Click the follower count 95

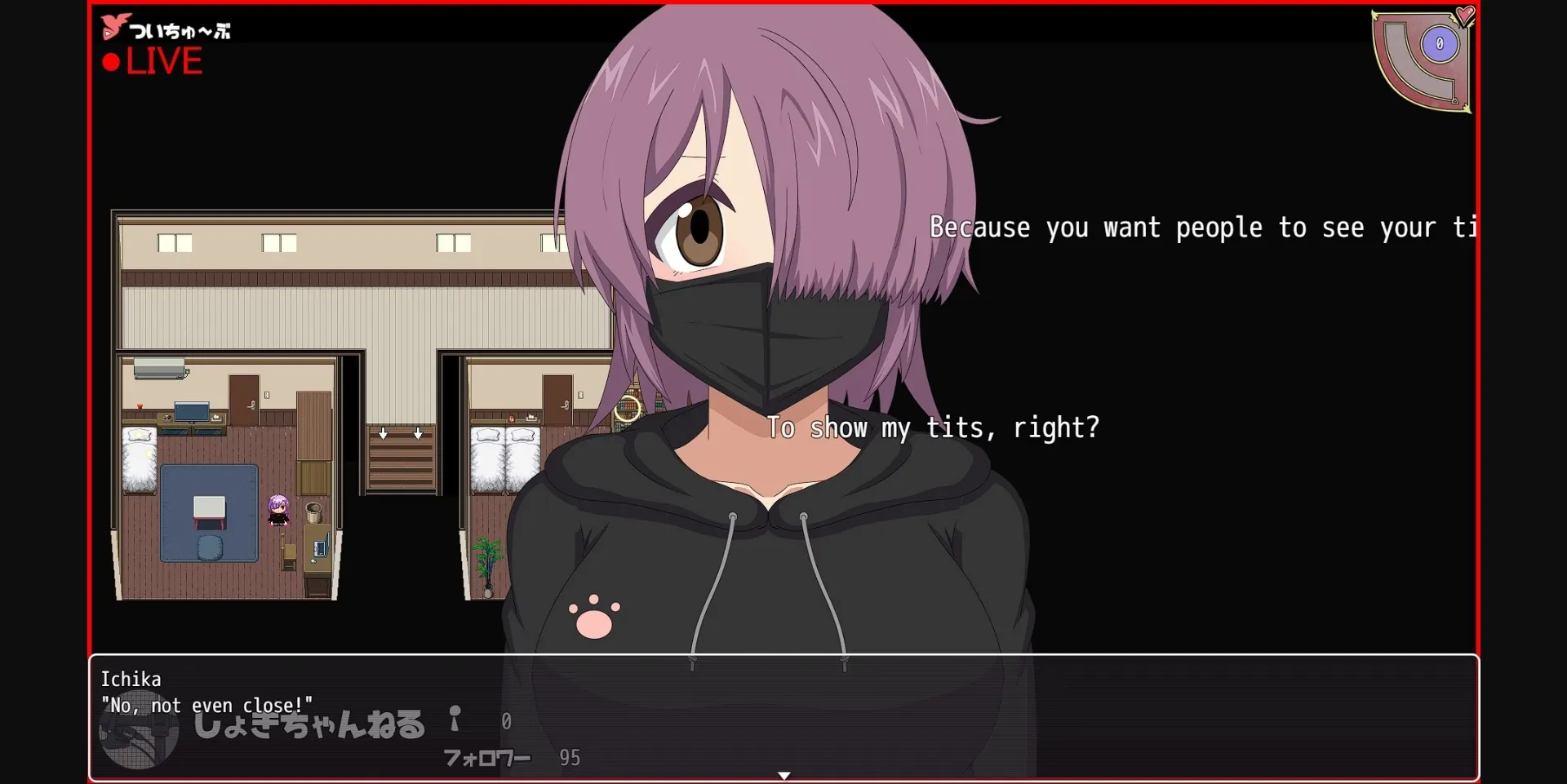click(570, 758)
